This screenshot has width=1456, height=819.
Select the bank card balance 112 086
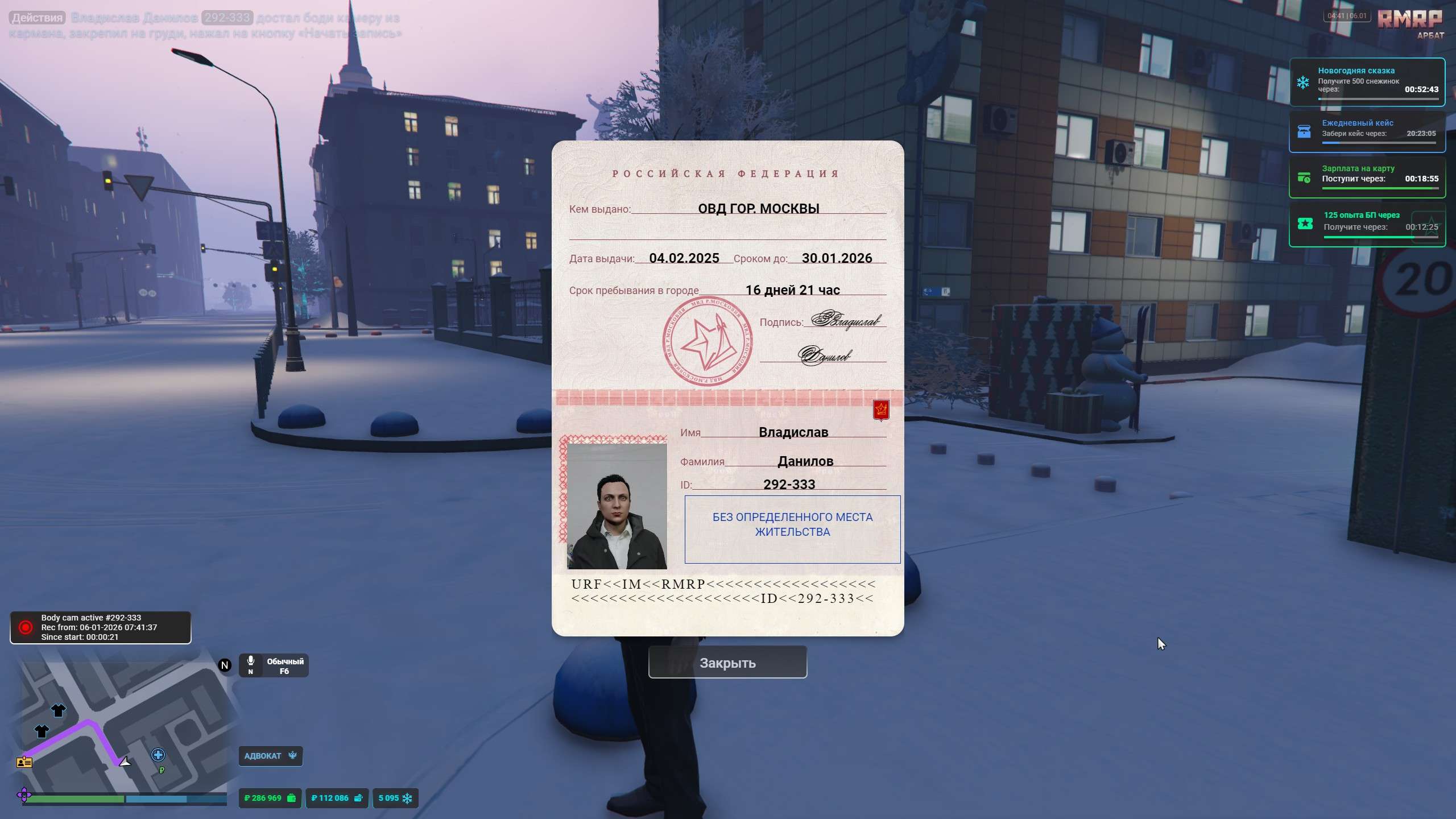[x=337, y=798]
